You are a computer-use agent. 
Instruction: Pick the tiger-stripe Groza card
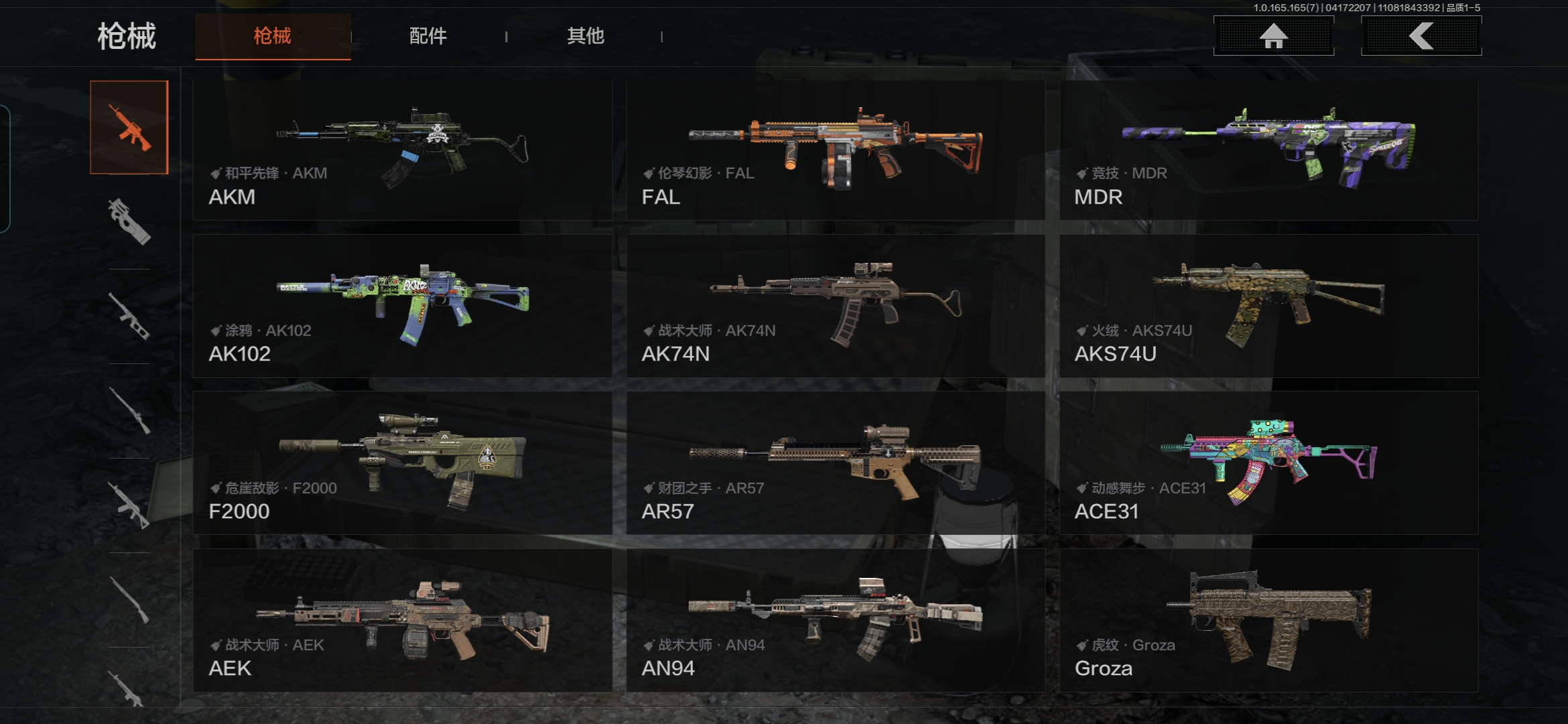(x=1268, y=620)
